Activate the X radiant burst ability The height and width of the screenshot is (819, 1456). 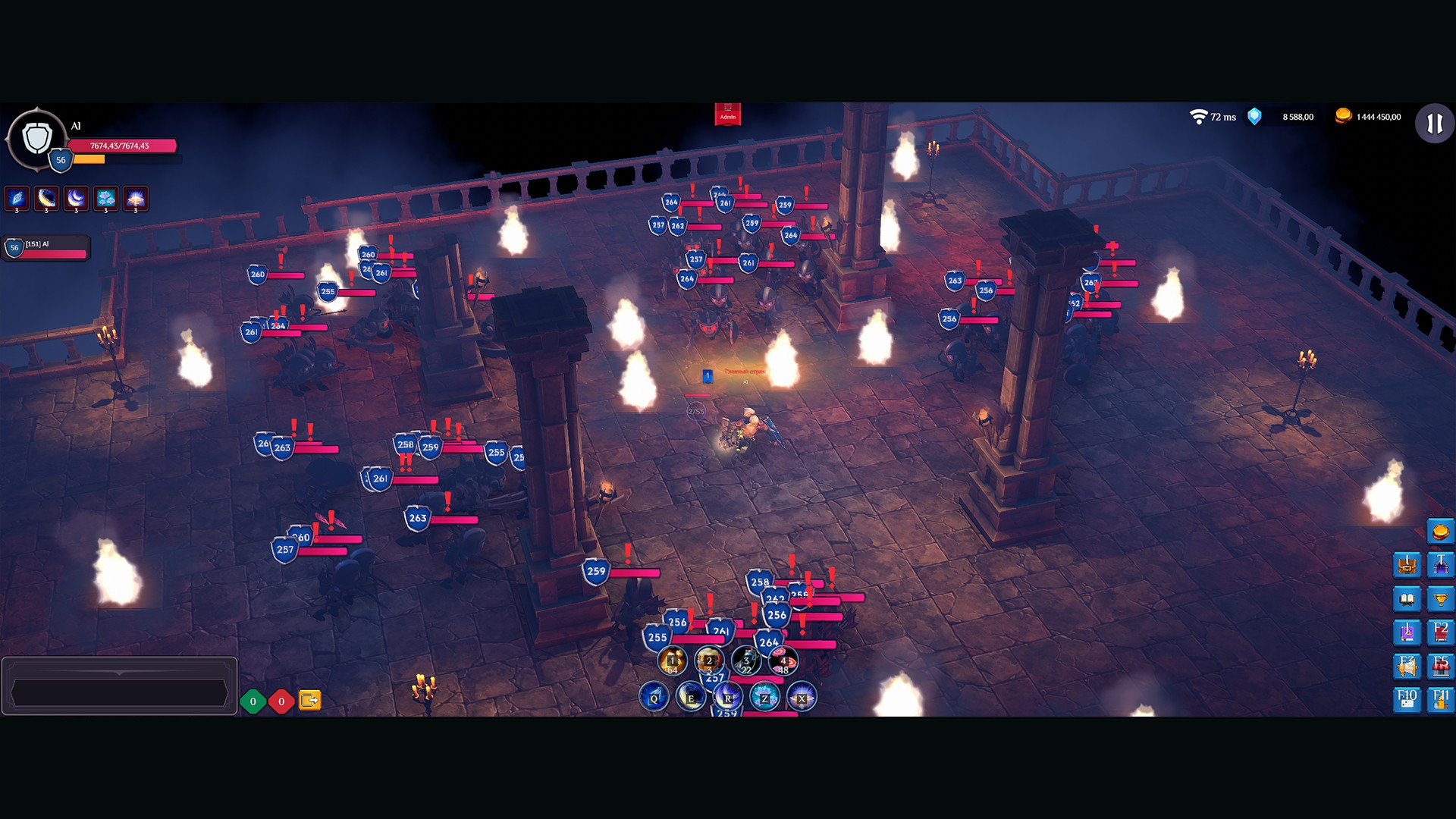point(802,697)
